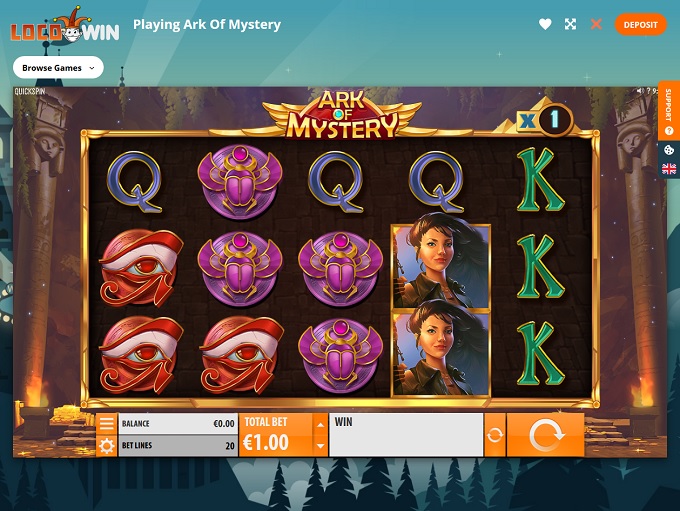This screenshot has height=511, width=680.
Task: Click the dice icon in the side panel
Action: tap(669, 150)
